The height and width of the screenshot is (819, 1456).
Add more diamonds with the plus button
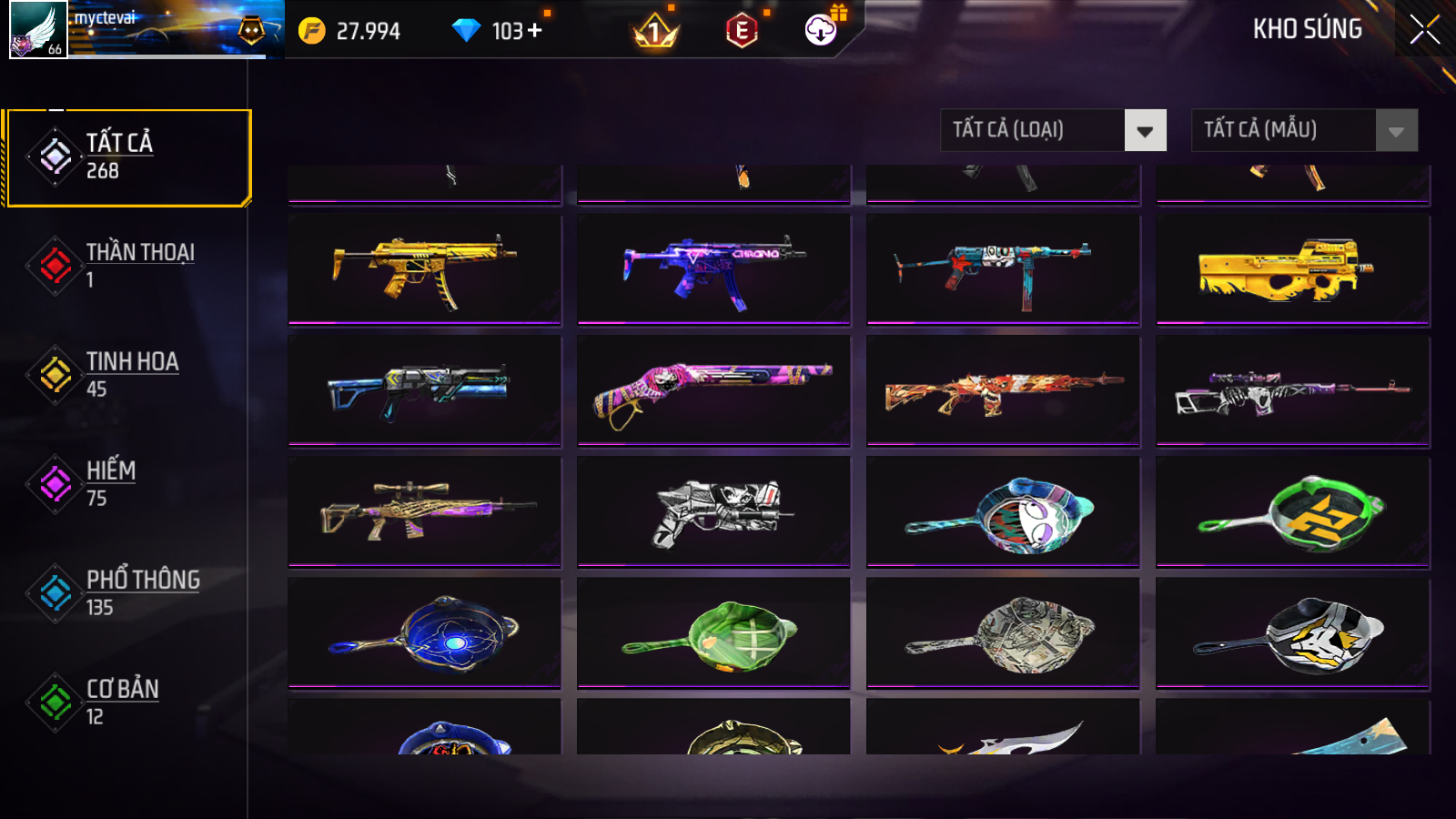click(534, 31)
